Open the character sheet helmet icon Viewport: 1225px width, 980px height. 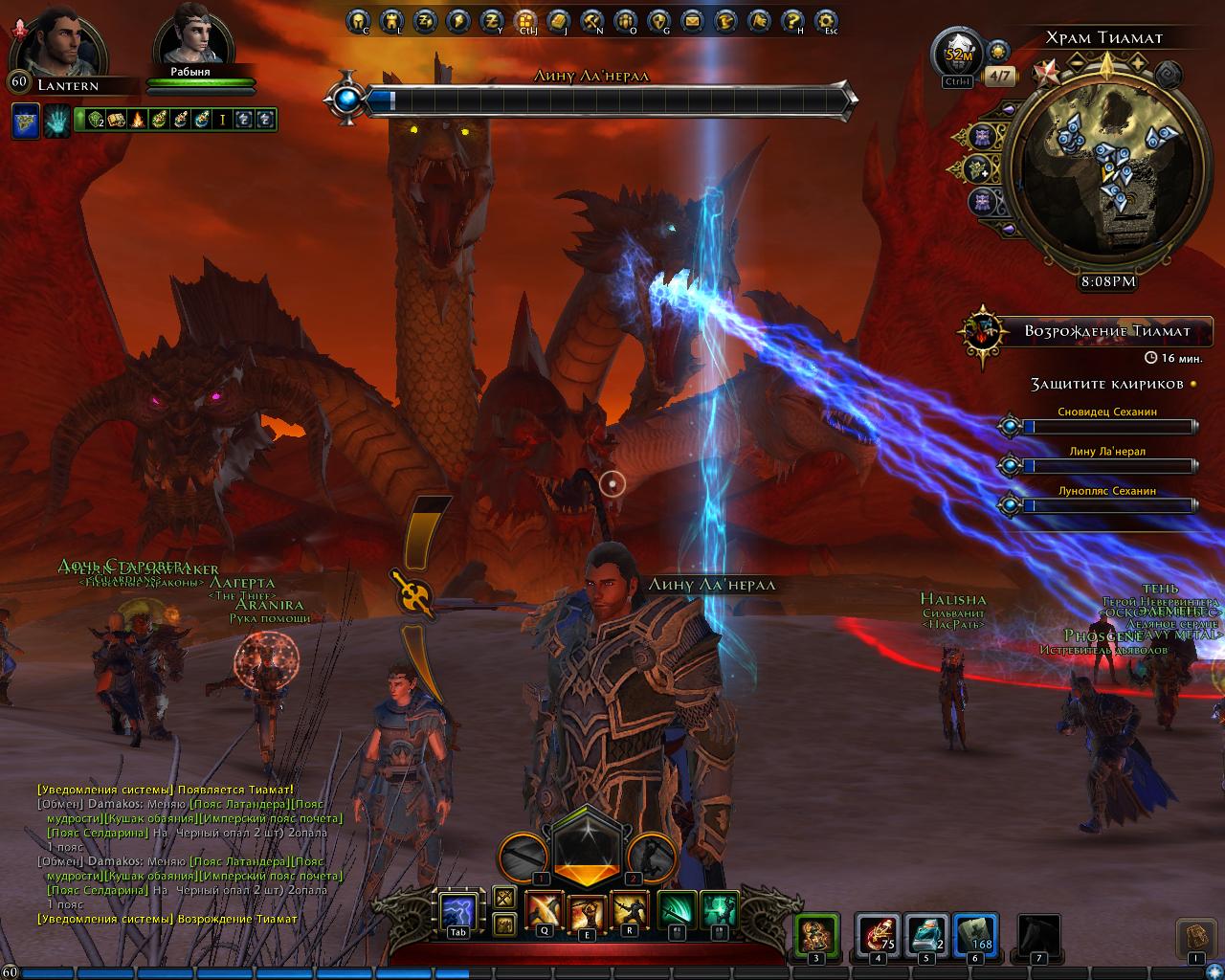(358, 19)
